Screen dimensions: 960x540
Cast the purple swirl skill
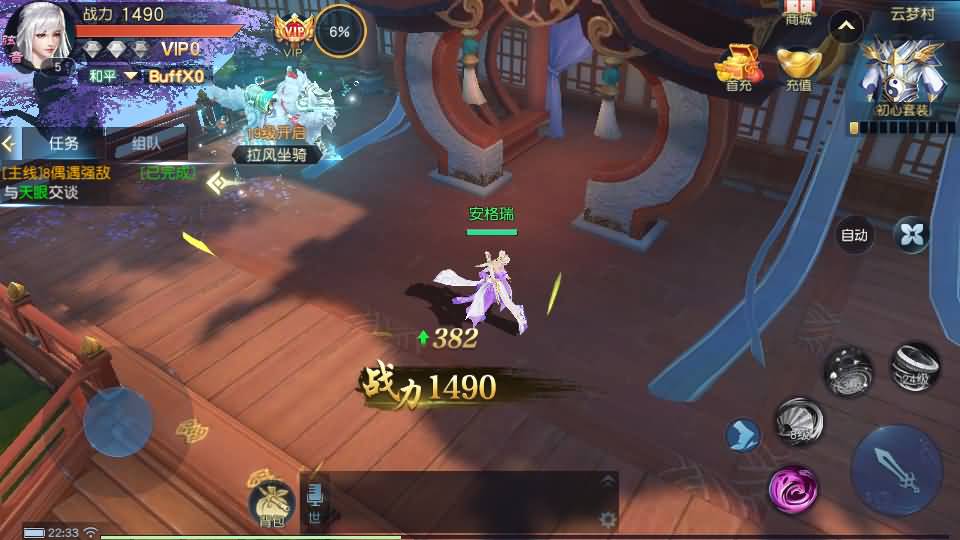click(x=794, y=489)
